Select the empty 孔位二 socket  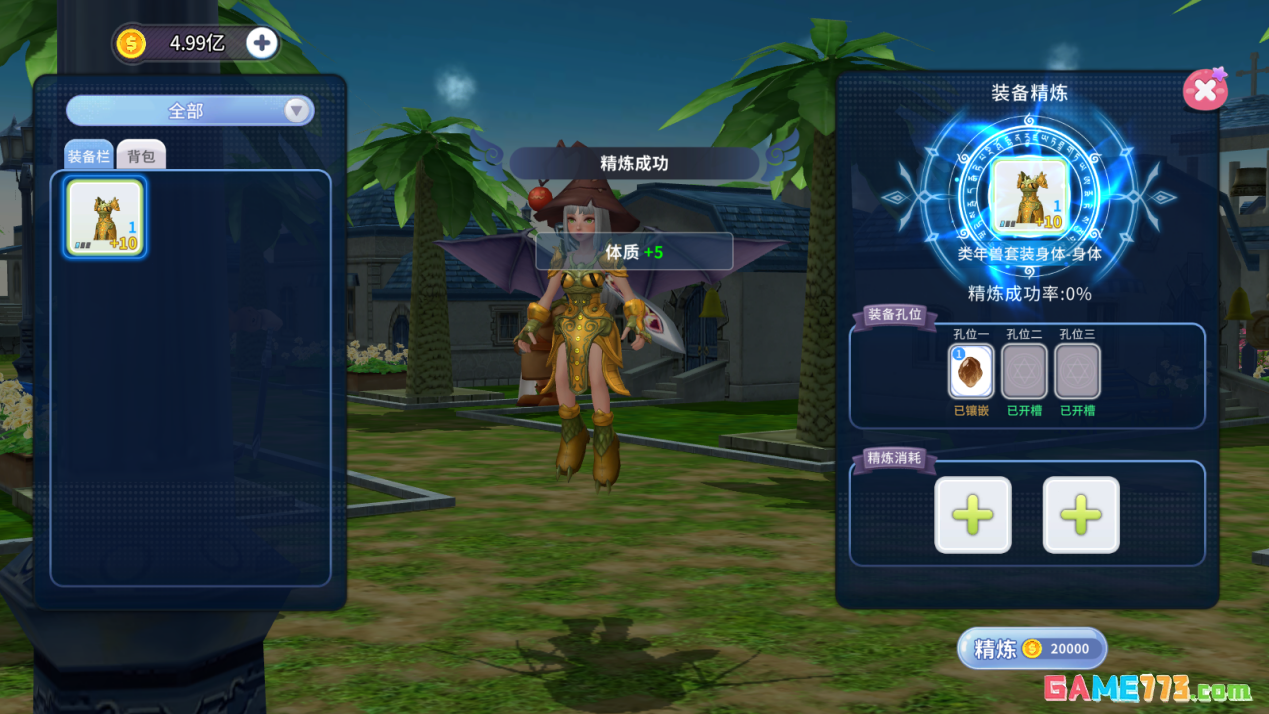1024,372
